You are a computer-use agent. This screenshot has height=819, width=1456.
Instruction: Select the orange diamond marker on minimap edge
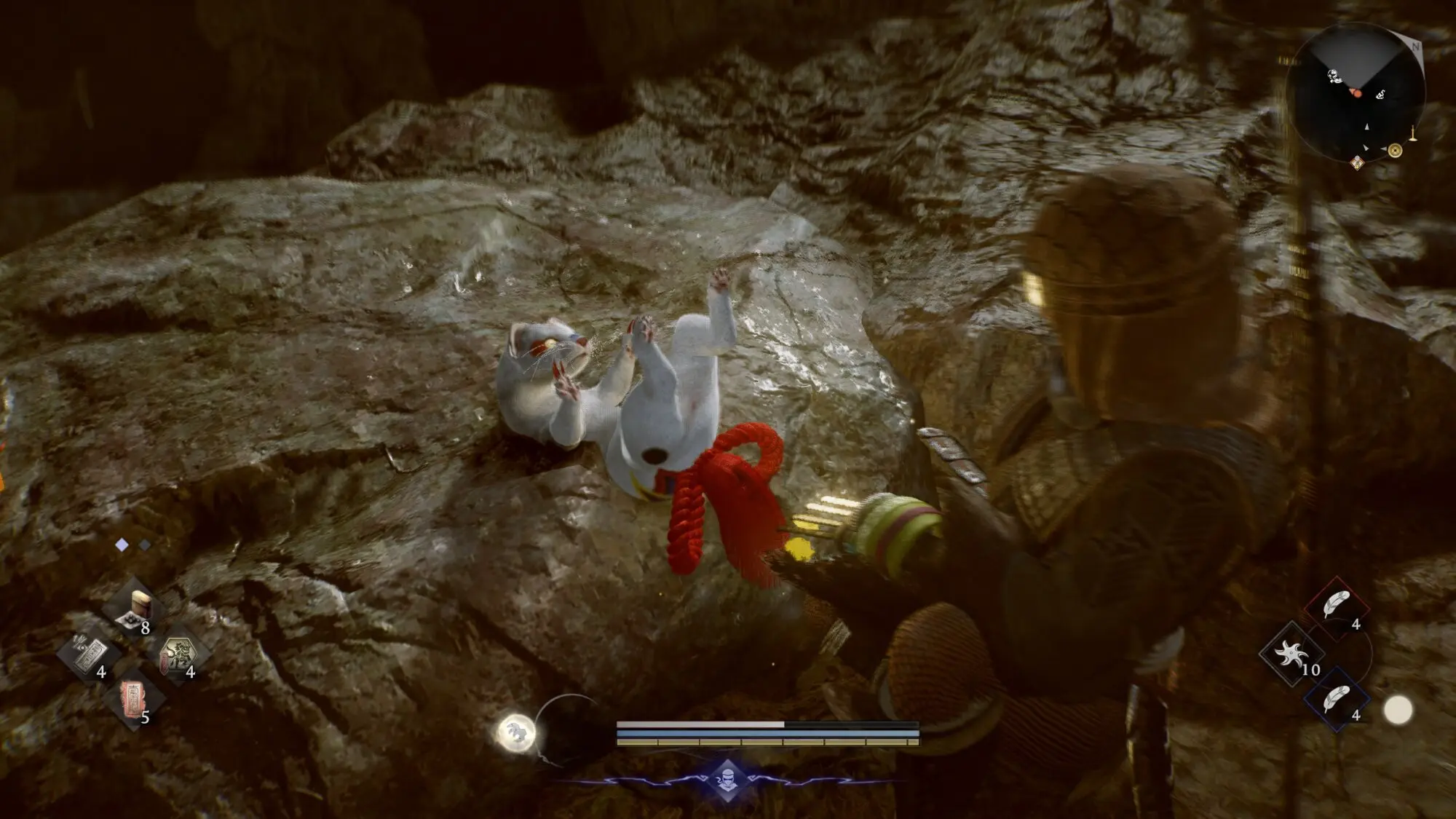tap(1357, 163)
